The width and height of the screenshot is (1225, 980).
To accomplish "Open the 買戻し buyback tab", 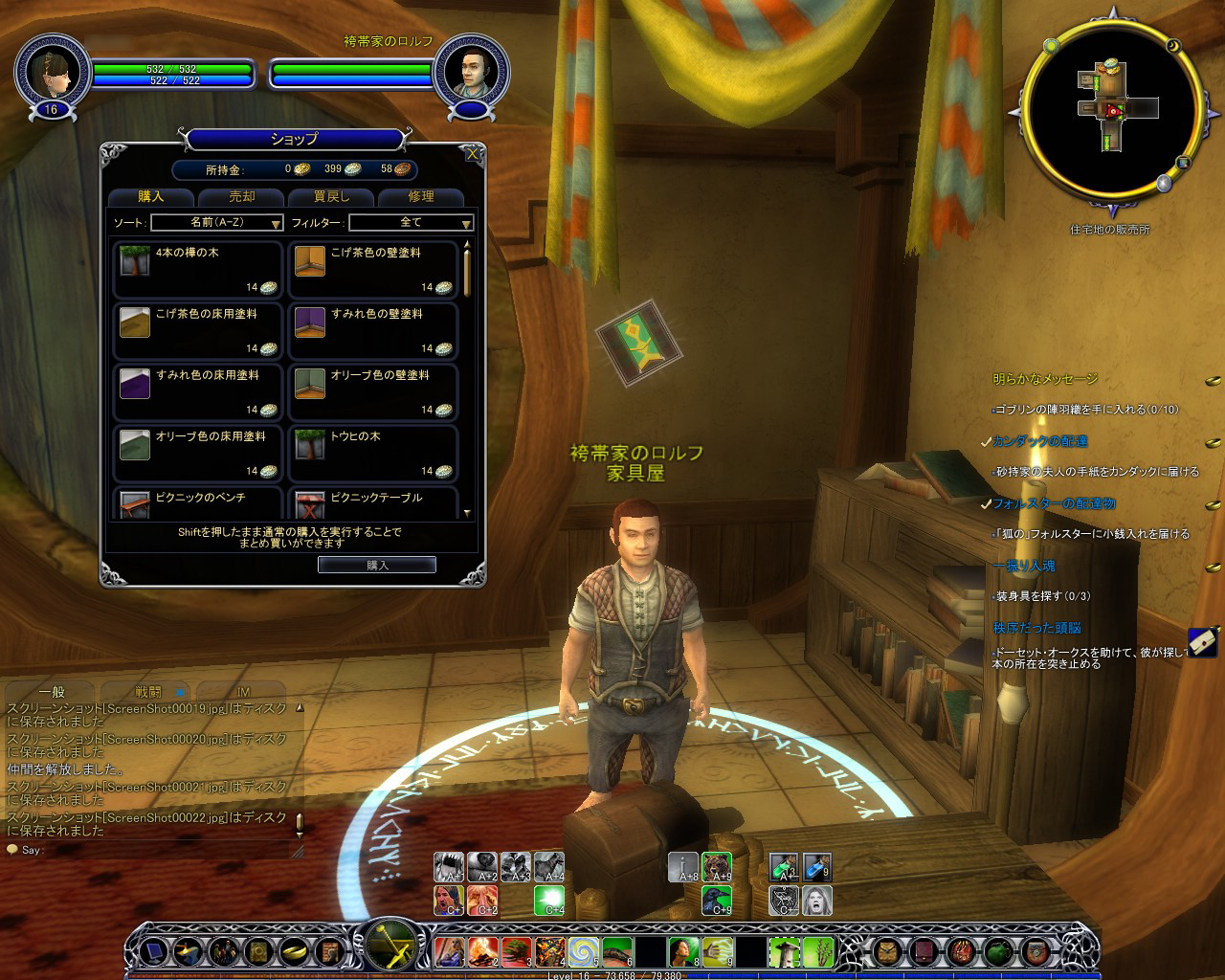I will pyautogui.click(x=331, y=196).
